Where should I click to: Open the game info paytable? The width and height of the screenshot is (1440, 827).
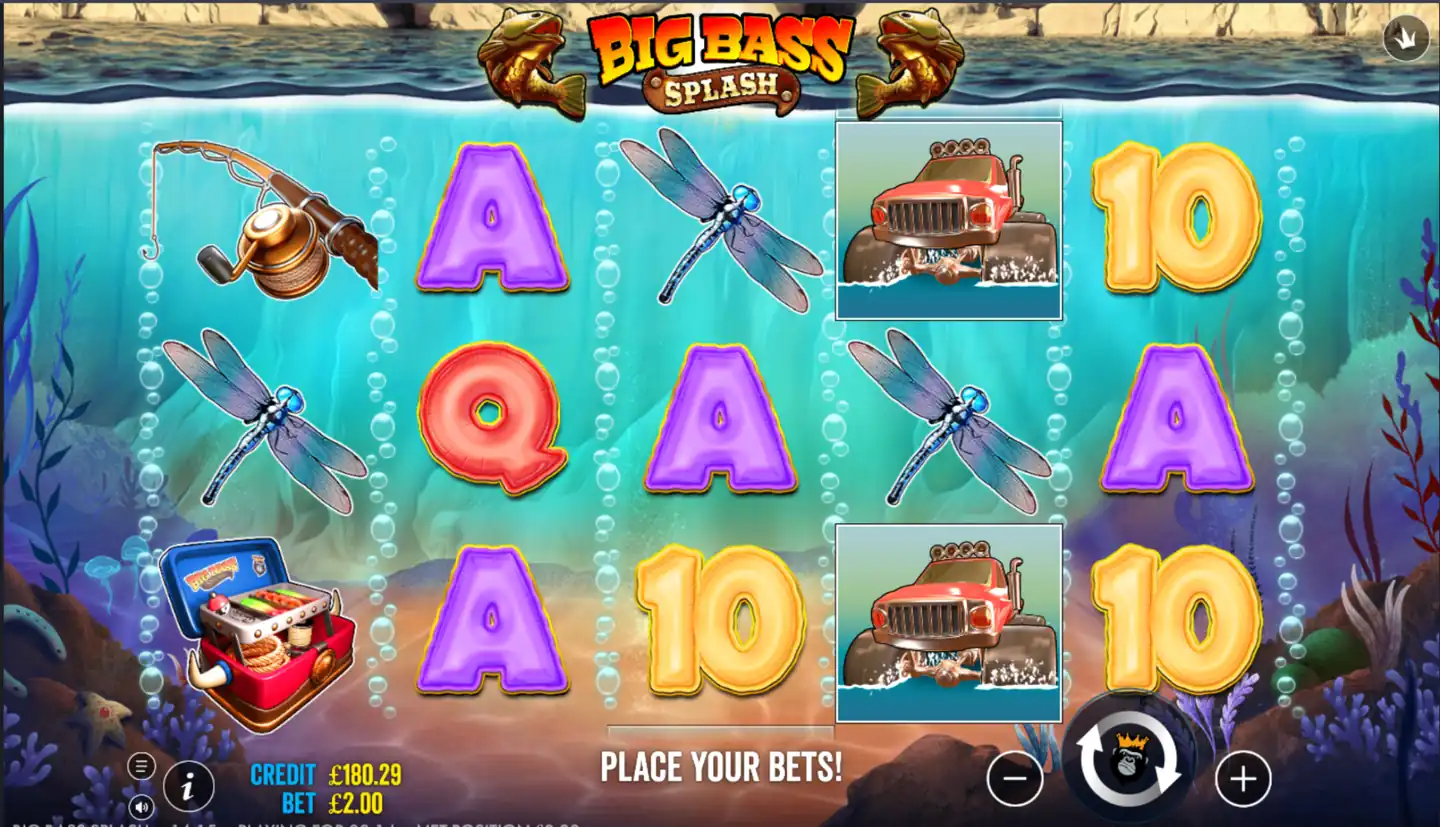coord(185,787)
